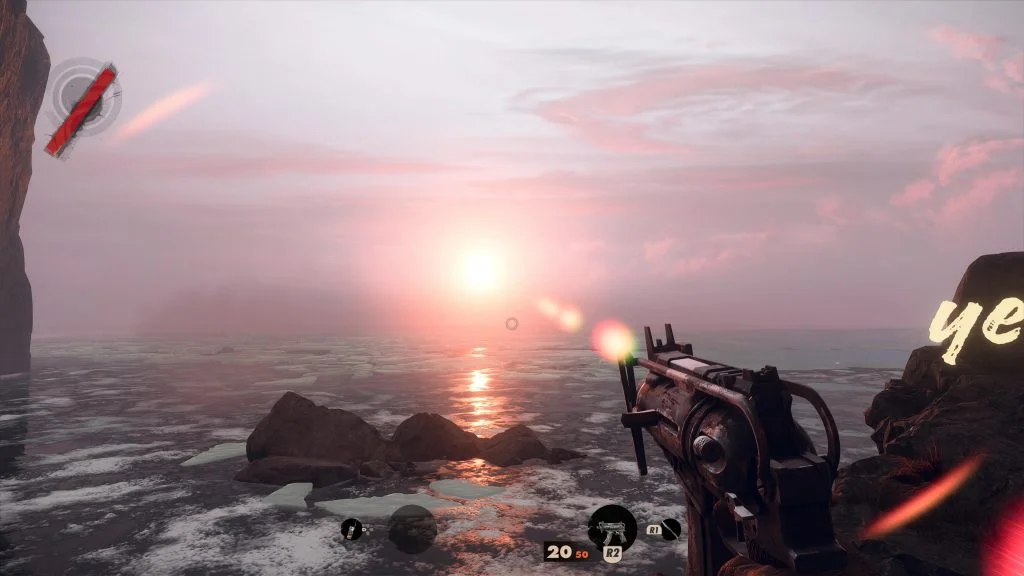Select the submachine gun weapon icon
The image size is (1024, 576).
[x=612, y=527]
